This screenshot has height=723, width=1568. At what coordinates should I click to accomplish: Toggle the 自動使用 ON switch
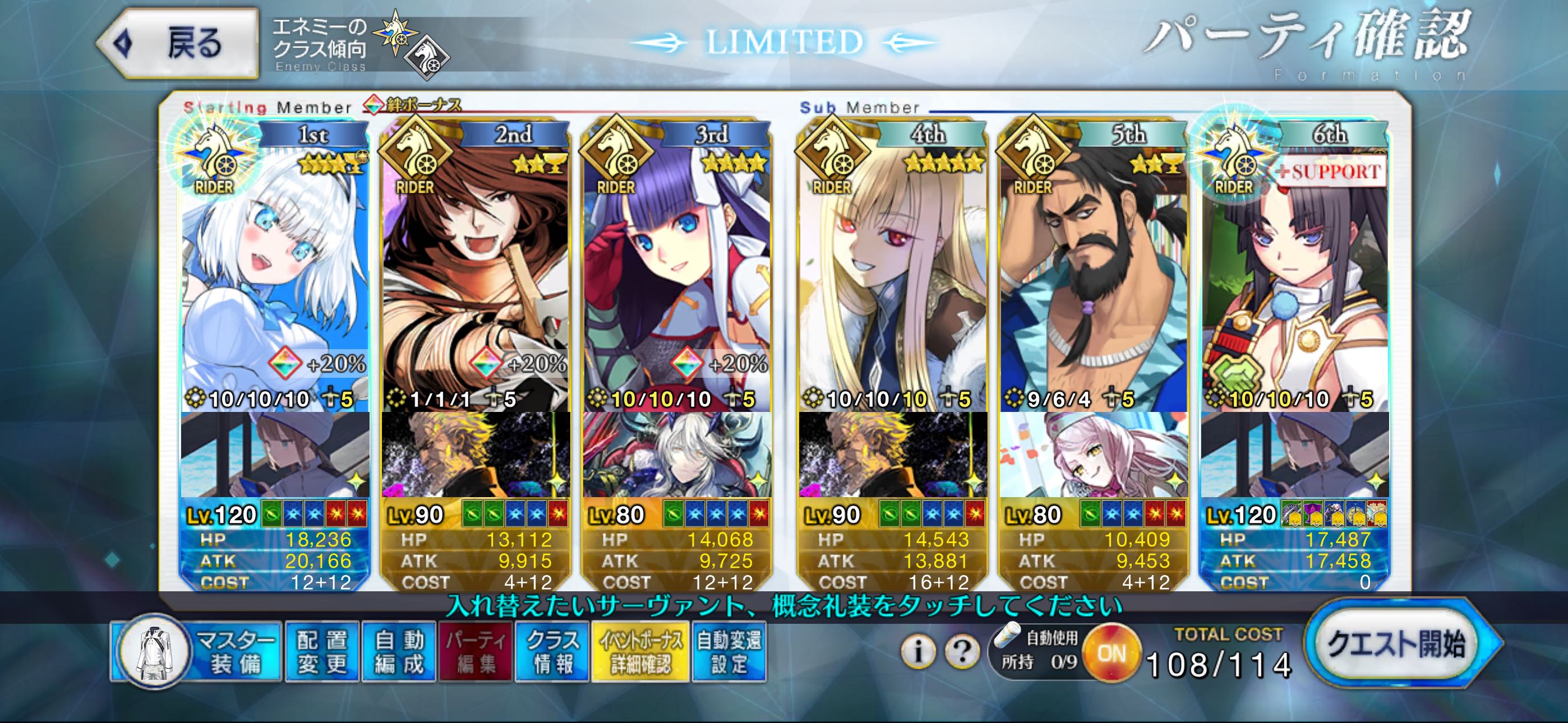[x=1112, y=654]
